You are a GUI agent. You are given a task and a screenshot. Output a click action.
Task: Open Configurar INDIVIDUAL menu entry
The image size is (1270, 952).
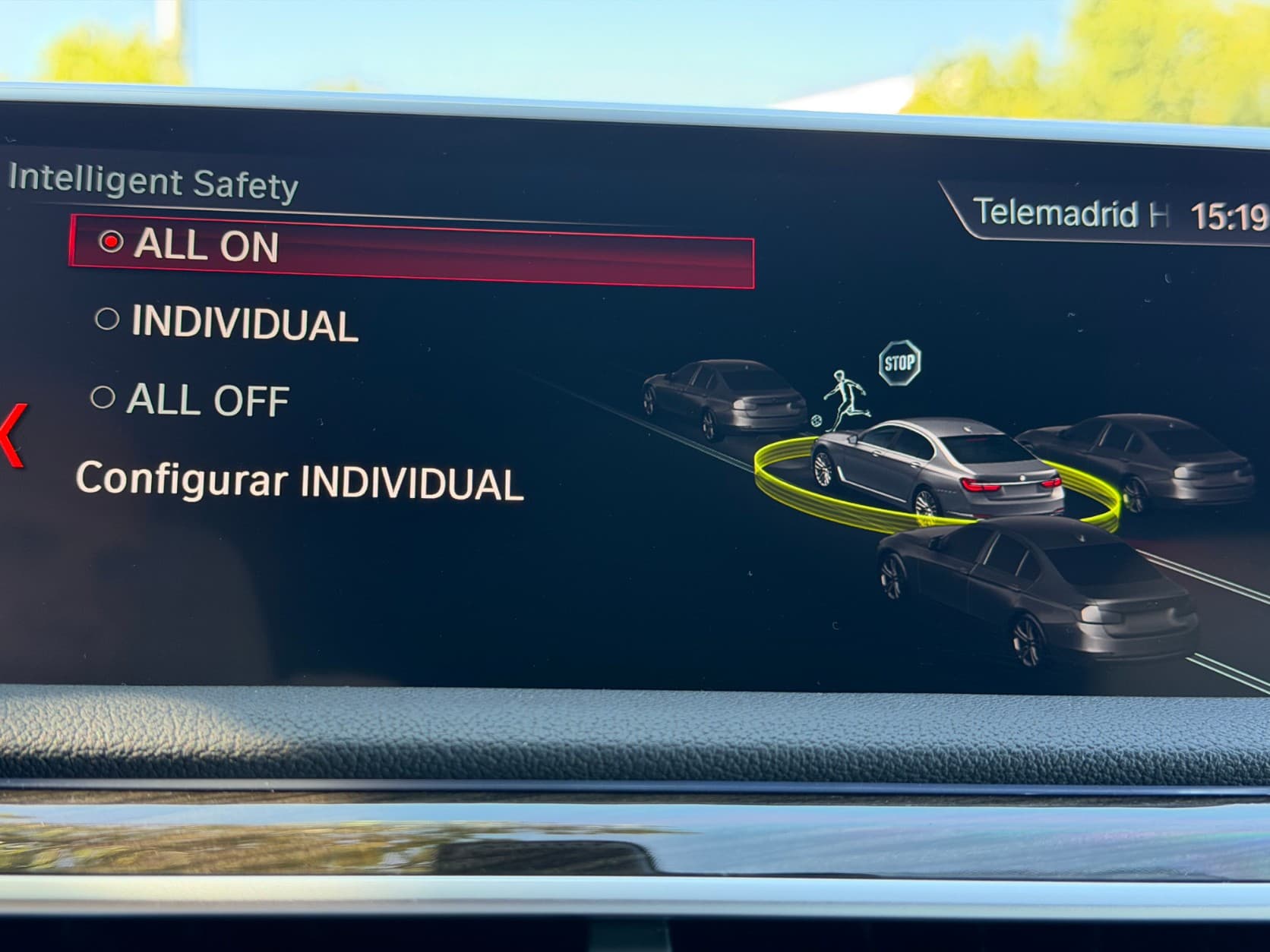coord(299,481)
